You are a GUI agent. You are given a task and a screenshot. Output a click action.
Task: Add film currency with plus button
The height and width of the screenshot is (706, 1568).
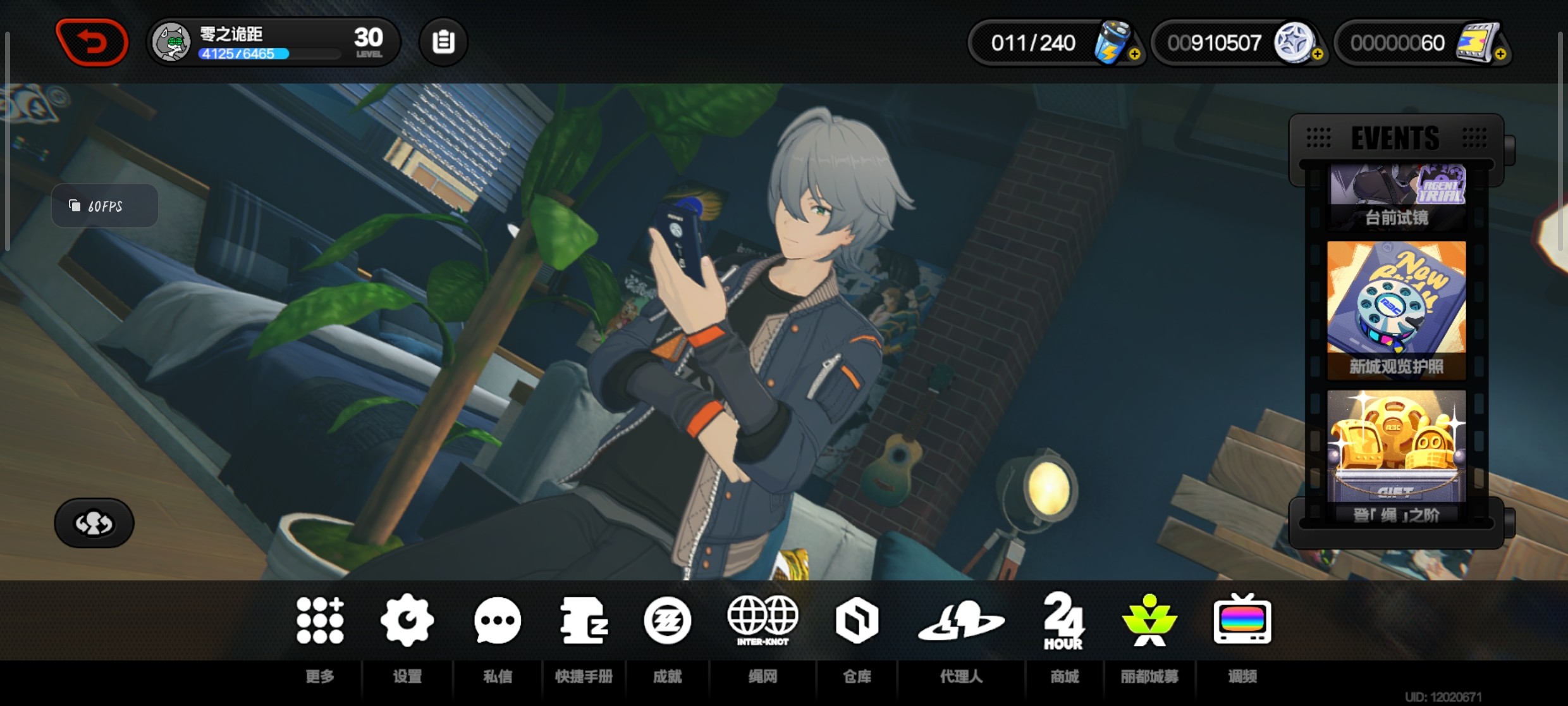(1500, 54)
